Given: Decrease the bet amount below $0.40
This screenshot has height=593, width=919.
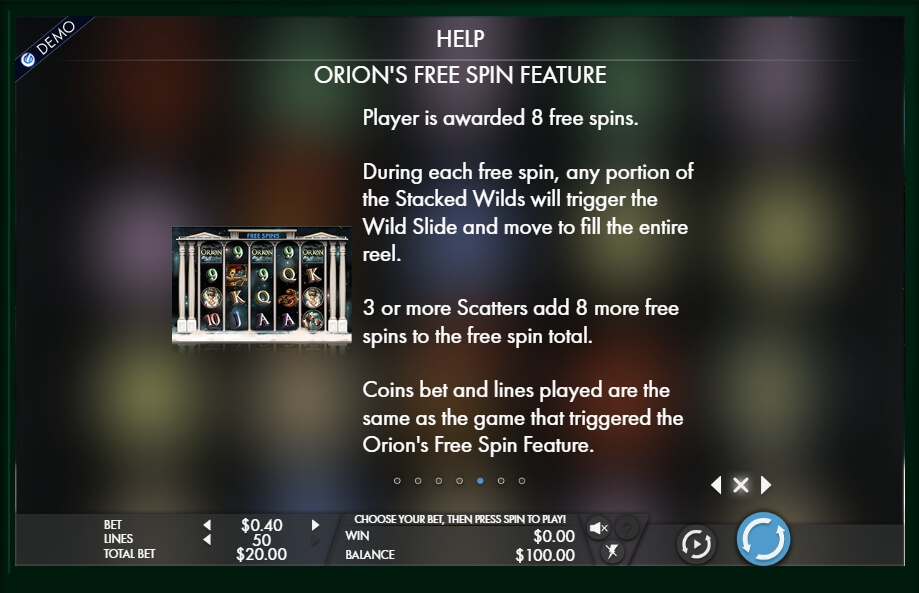Looking at the screenshot, I should pos(208,525).
